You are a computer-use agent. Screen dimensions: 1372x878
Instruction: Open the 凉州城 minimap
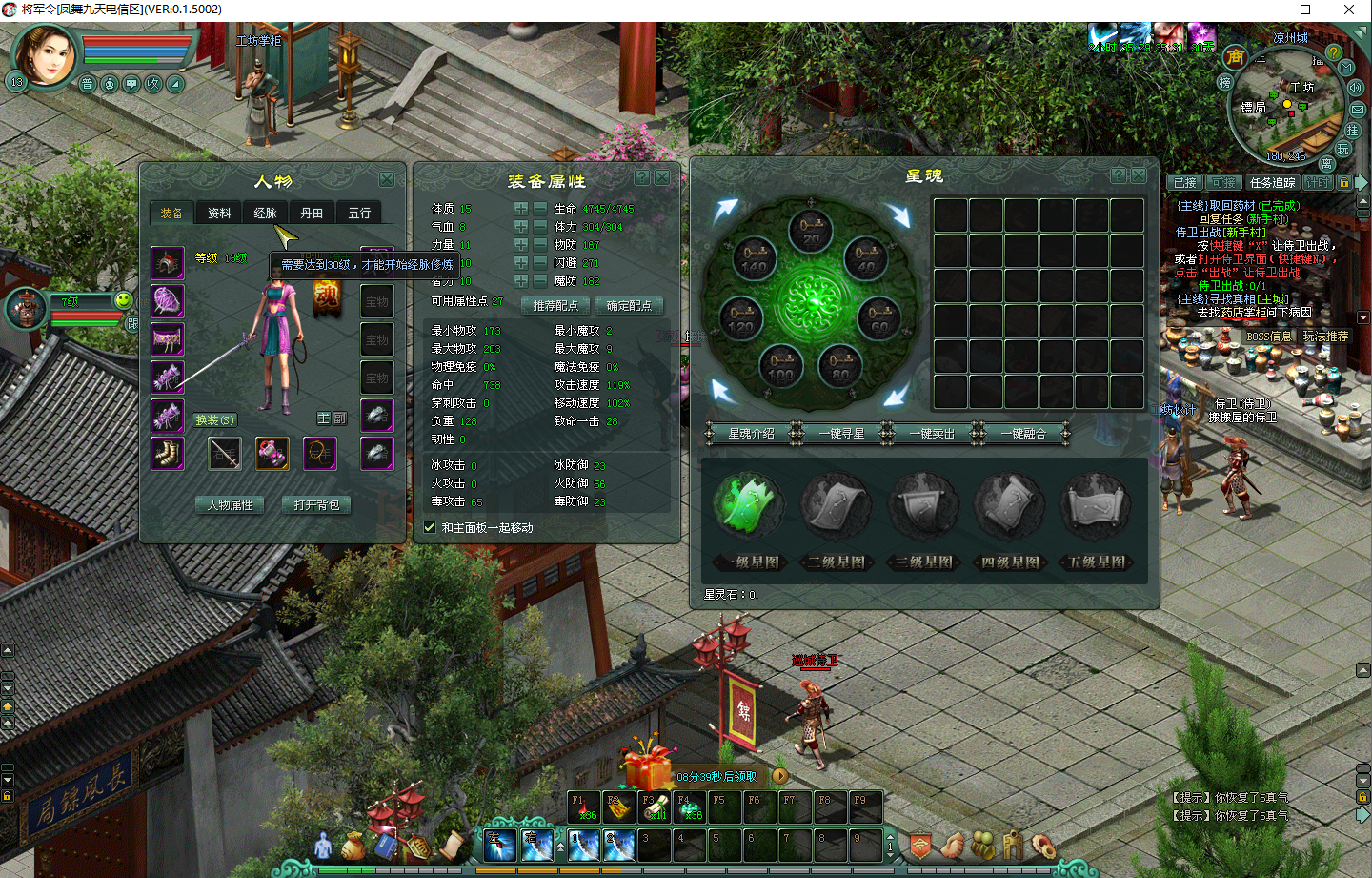click(x=1286, y=105)
